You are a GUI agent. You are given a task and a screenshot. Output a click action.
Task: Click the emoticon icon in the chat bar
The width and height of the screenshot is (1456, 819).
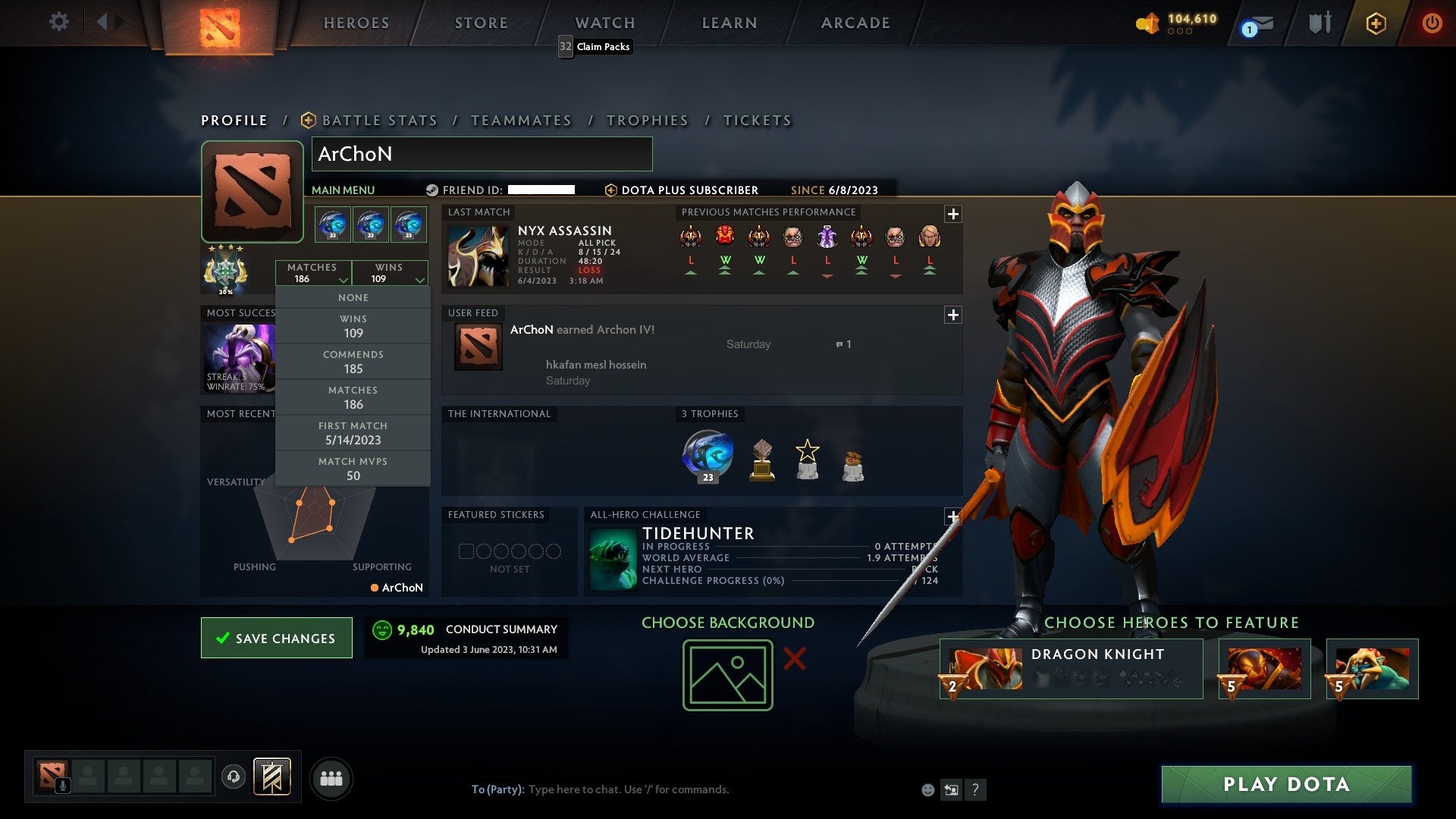tap(927, 789)
